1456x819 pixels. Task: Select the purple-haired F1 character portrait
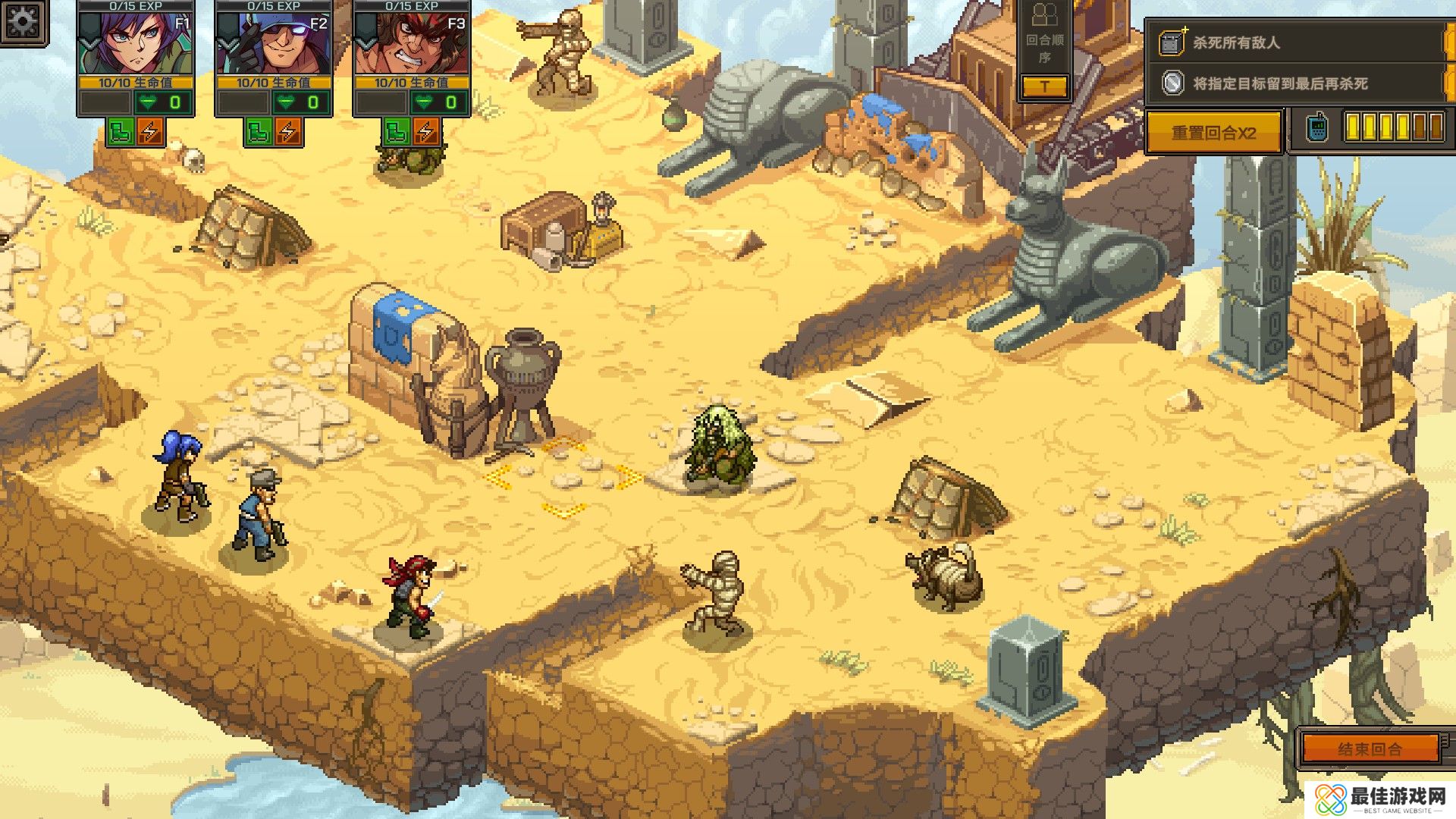(136, 44)
